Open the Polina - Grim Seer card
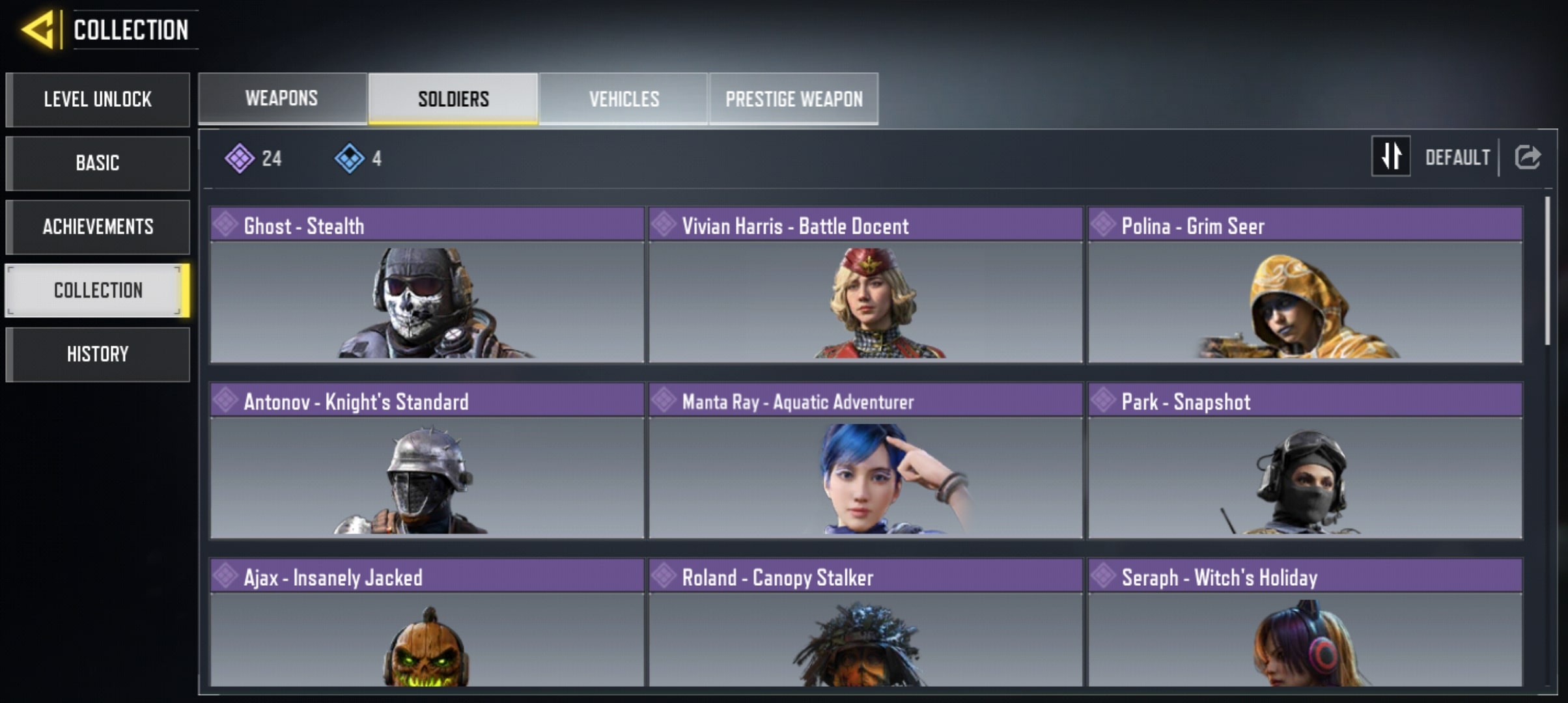Image resolution: width=1568 pixels, height=703 pixels. (x=1305, y=285)
